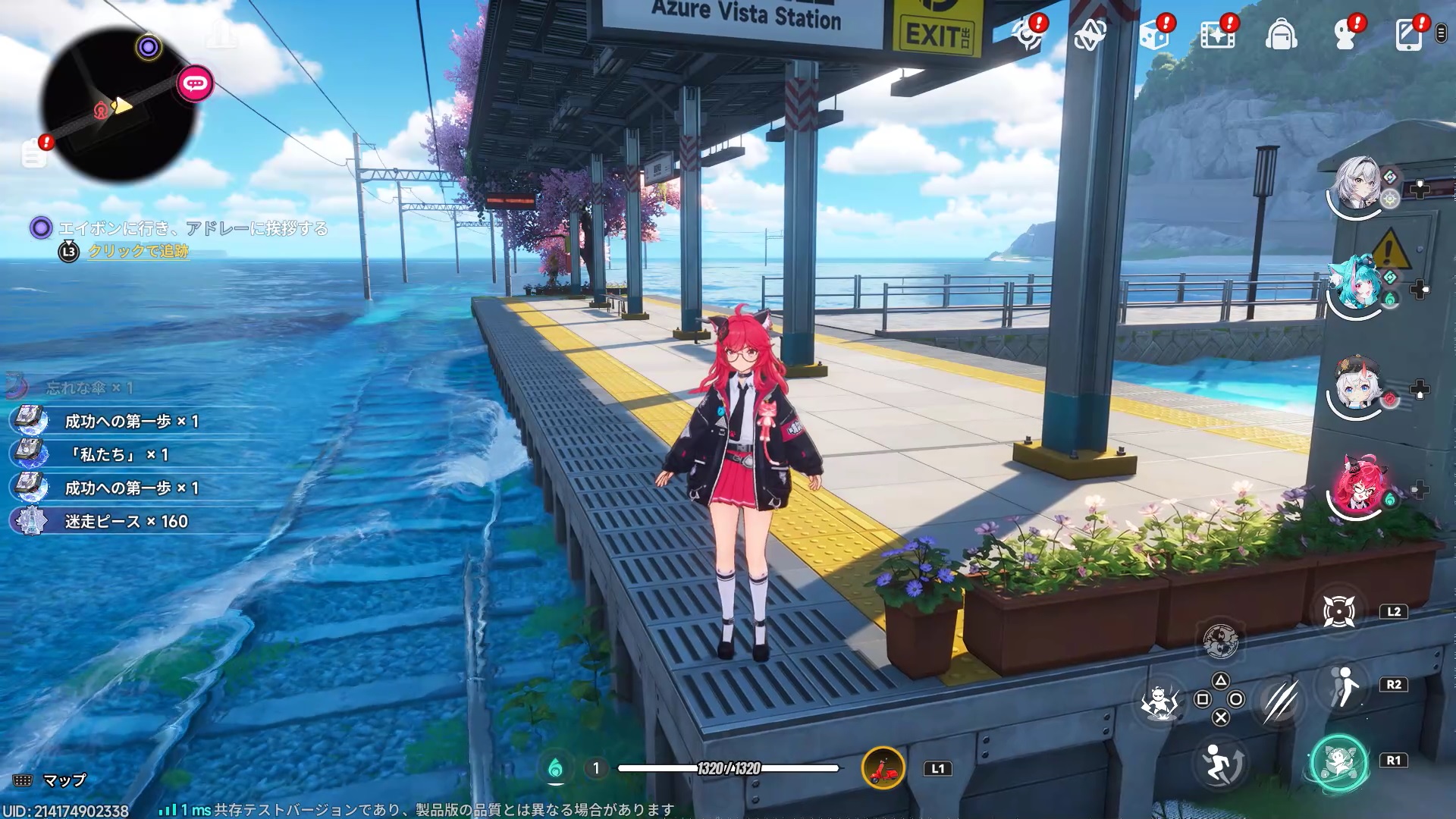Open the character head silhouette menu
1456x819 pixels.
(x=1345, y=35)
